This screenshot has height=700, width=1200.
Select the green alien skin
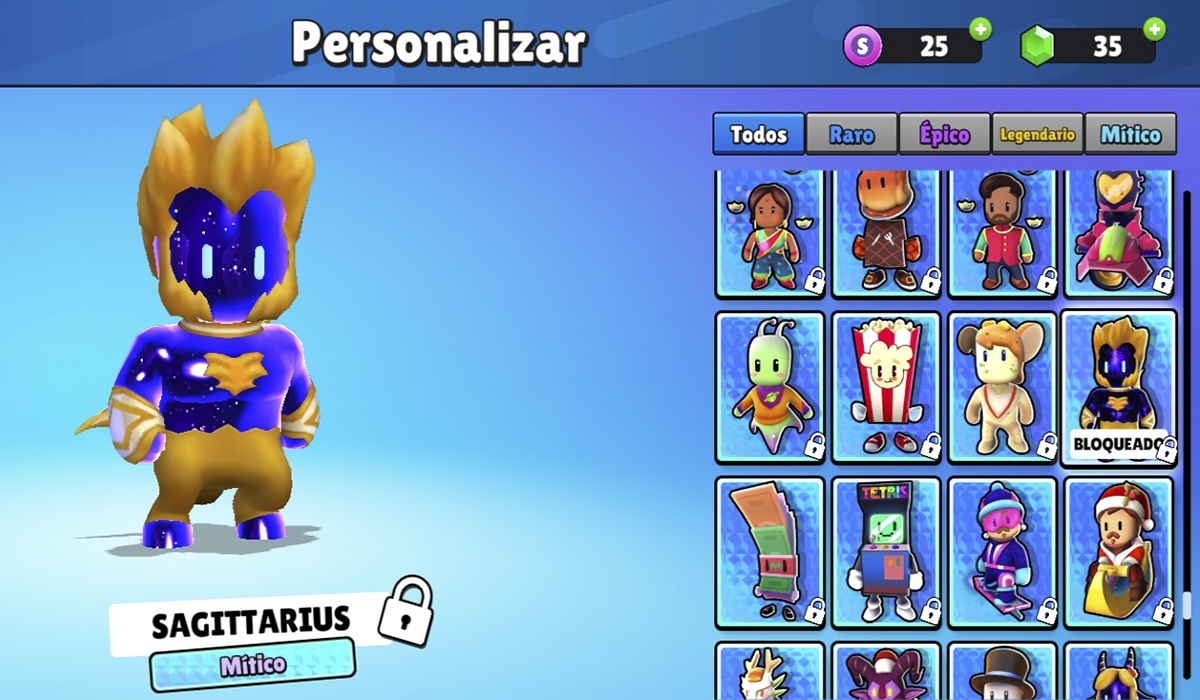tap(770, 387)
